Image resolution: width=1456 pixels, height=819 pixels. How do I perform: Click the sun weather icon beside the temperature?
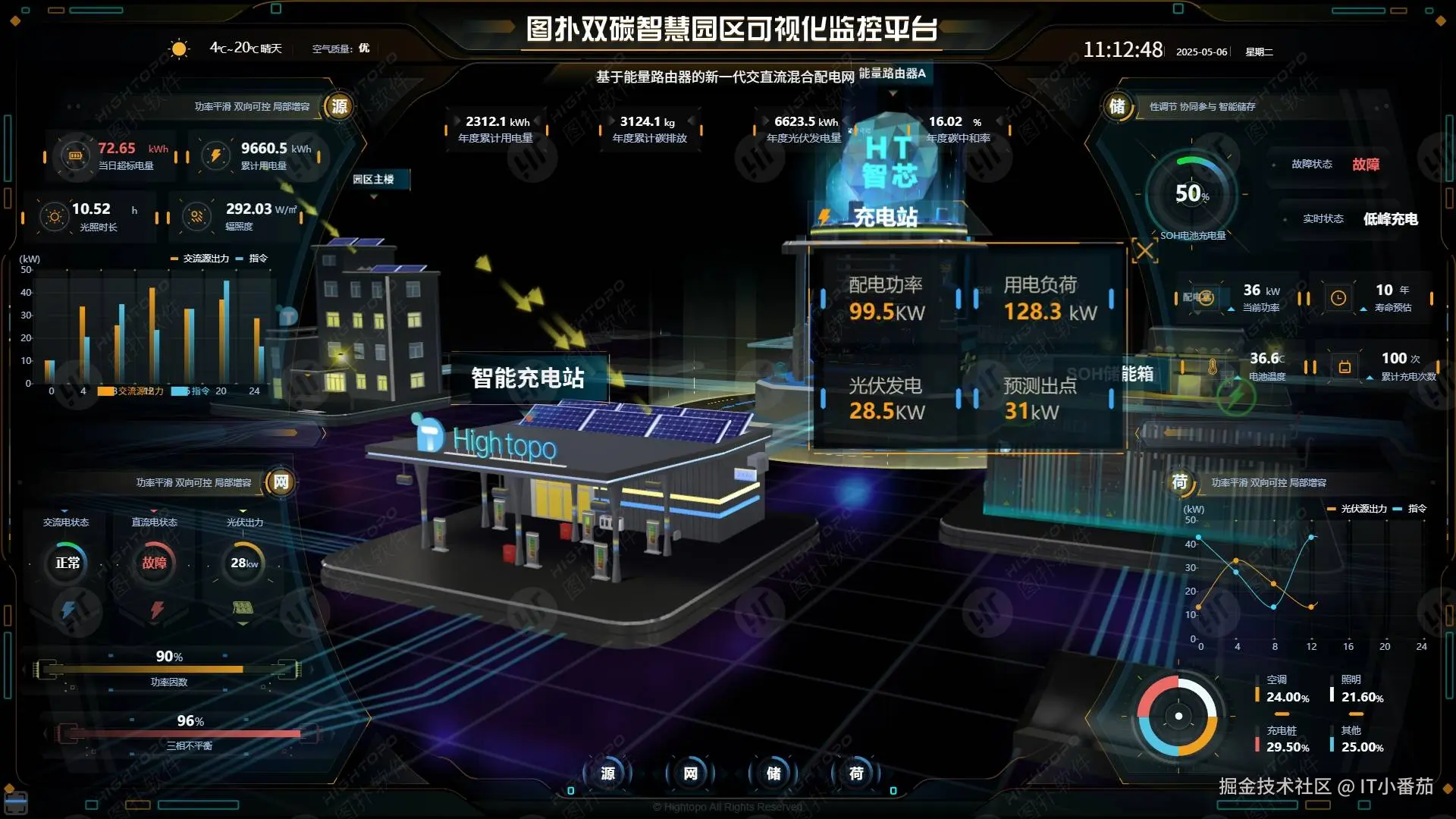[x=179, y=48]
